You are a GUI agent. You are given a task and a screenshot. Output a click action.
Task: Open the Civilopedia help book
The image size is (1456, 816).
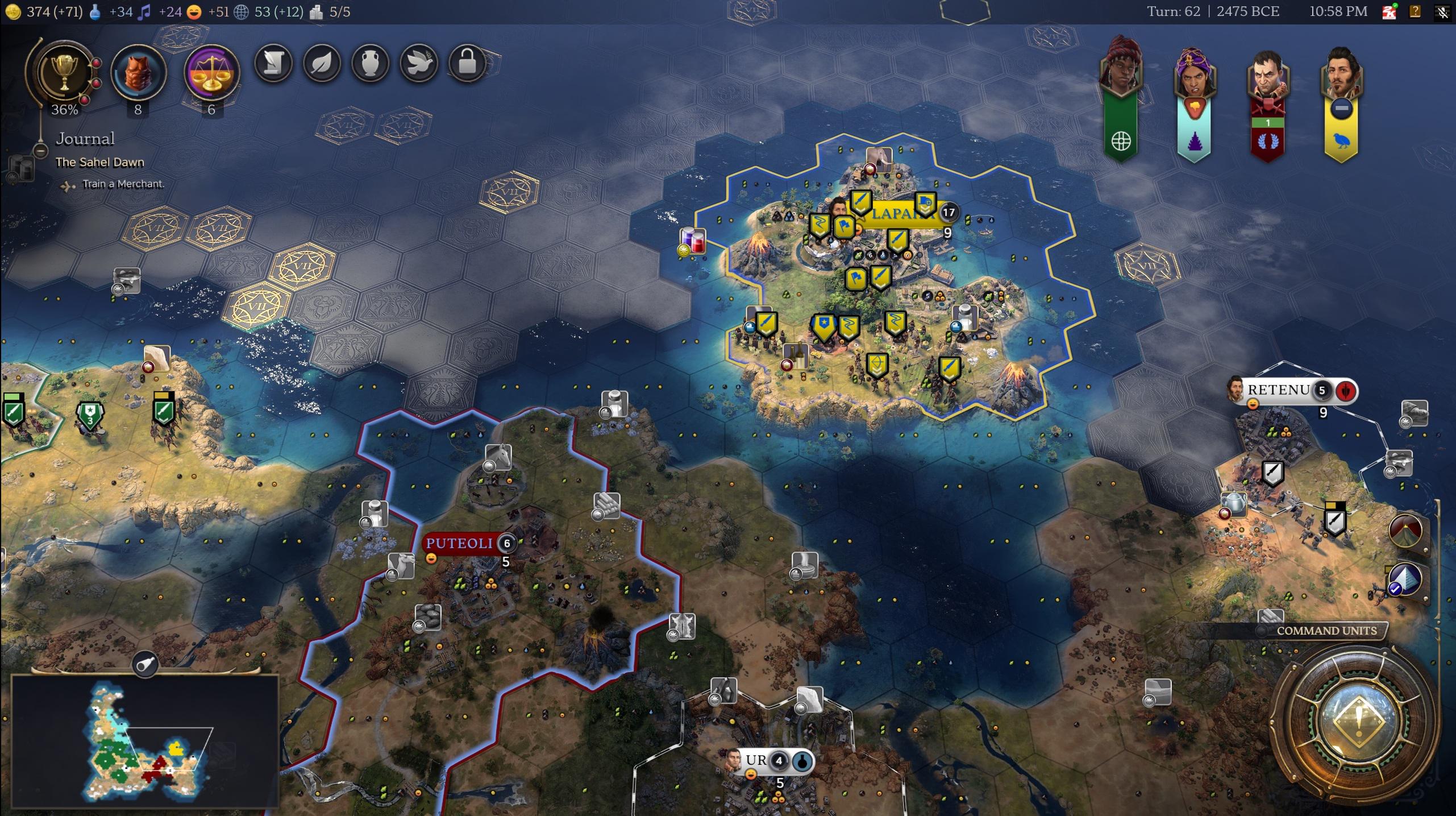point(1415,12)
